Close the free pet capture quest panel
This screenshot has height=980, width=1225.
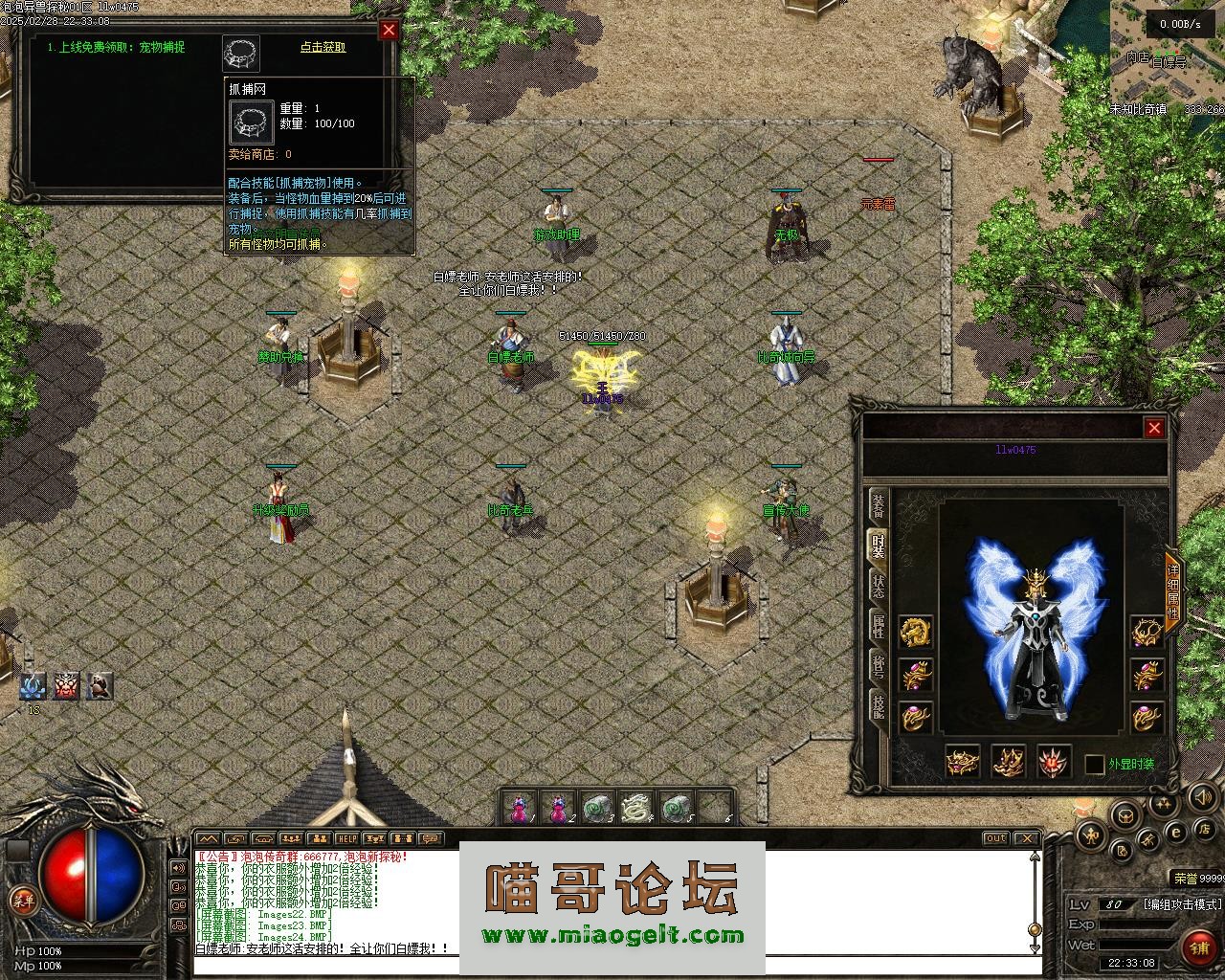tap(389, 31)
